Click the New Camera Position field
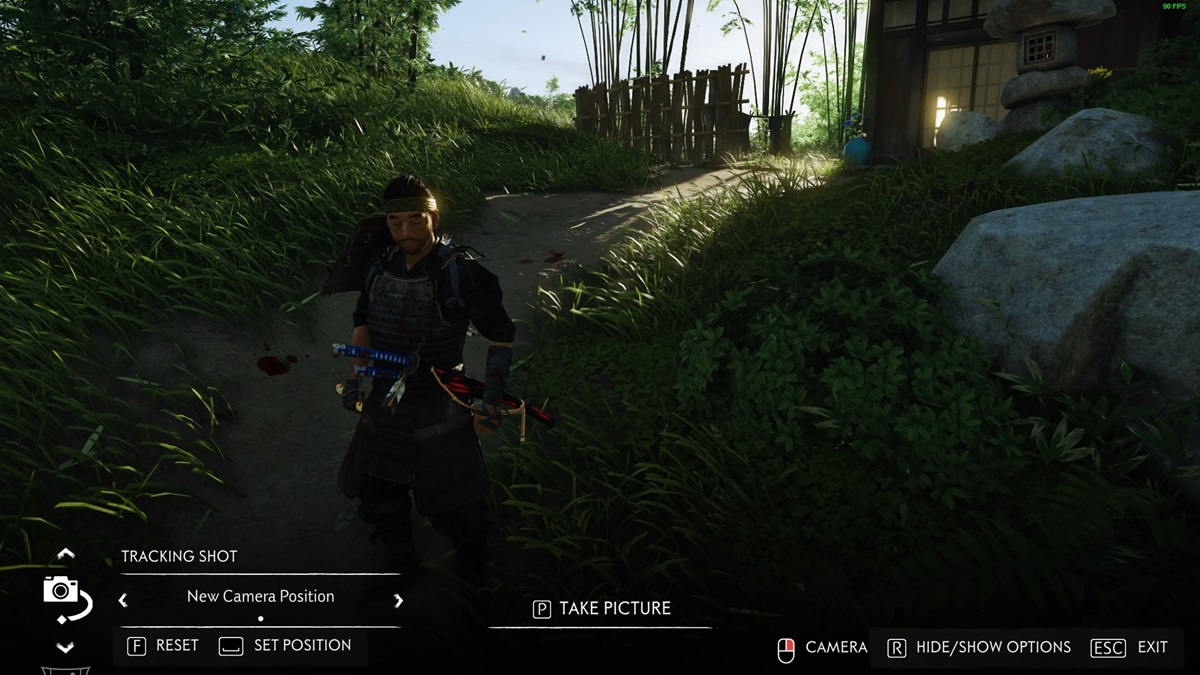Image resolution: width=1200 pixels, height=675 pixels. [x=260, y=596]
